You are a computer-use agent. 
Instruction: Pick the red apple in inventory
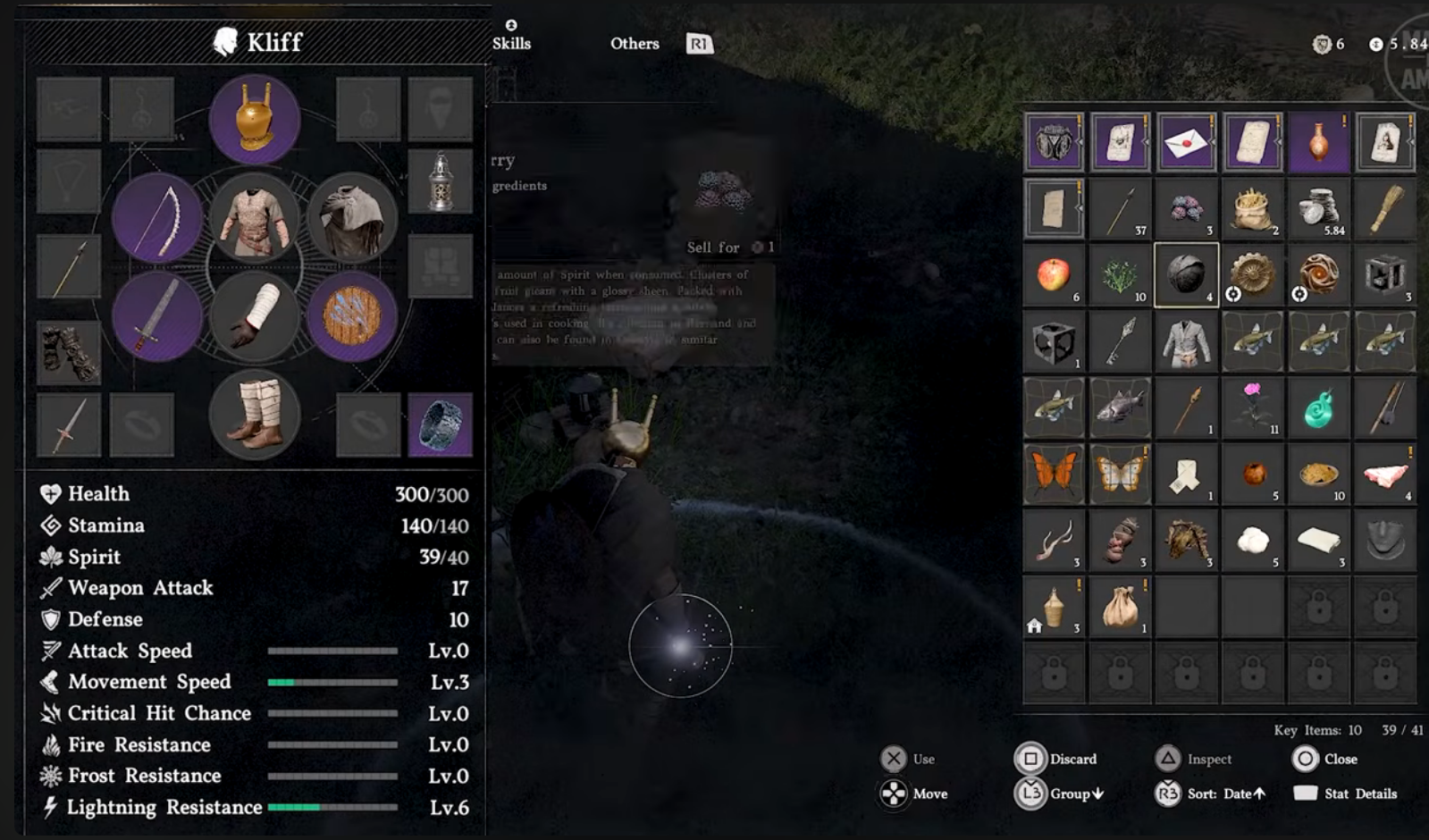tap(1054, 275)
